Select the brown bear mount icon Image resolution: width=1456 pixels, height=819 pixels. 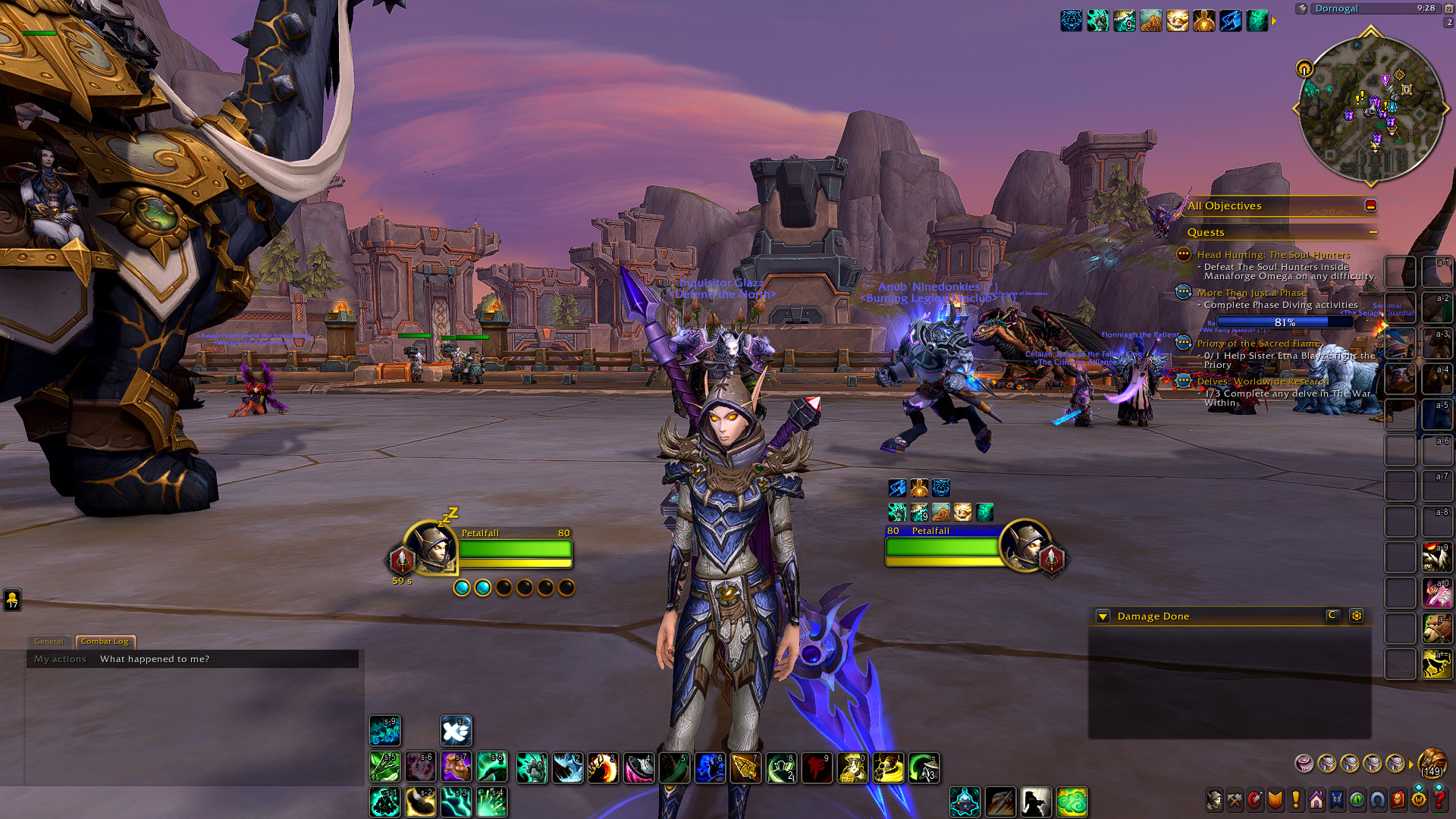coord(1437,628)
